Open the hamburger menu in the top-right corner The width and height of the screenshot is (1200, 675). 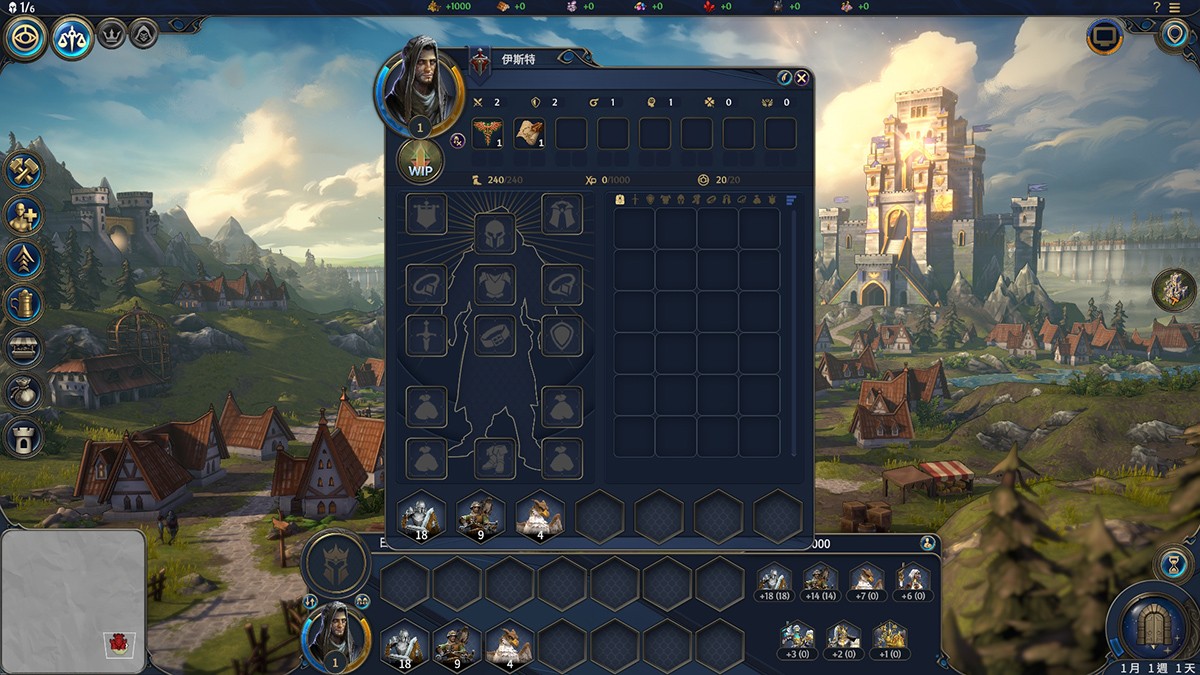(1174, 7)
